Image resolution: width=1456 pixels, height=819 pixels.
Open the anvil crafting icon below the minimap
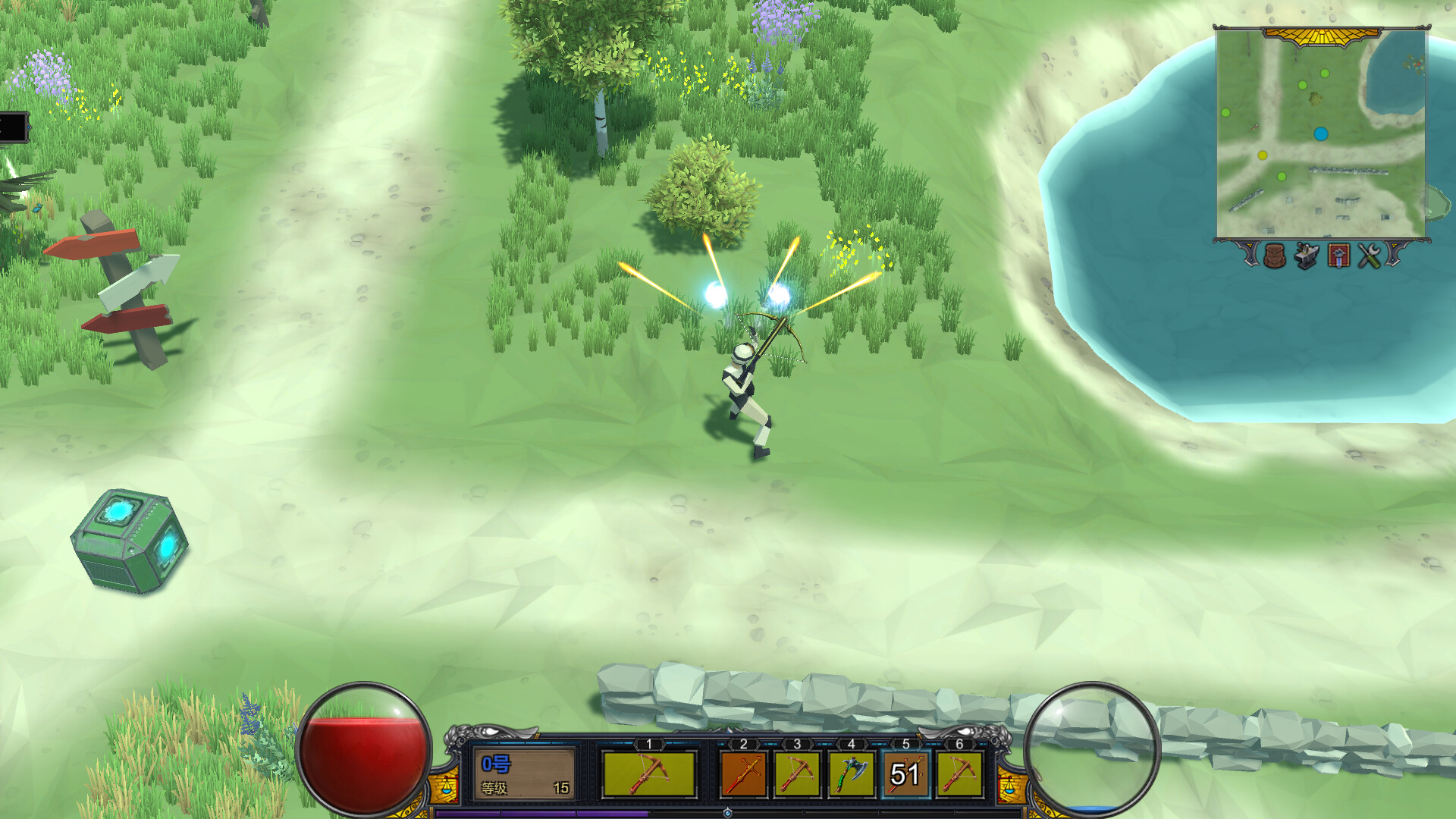[x=1307, y=256]
